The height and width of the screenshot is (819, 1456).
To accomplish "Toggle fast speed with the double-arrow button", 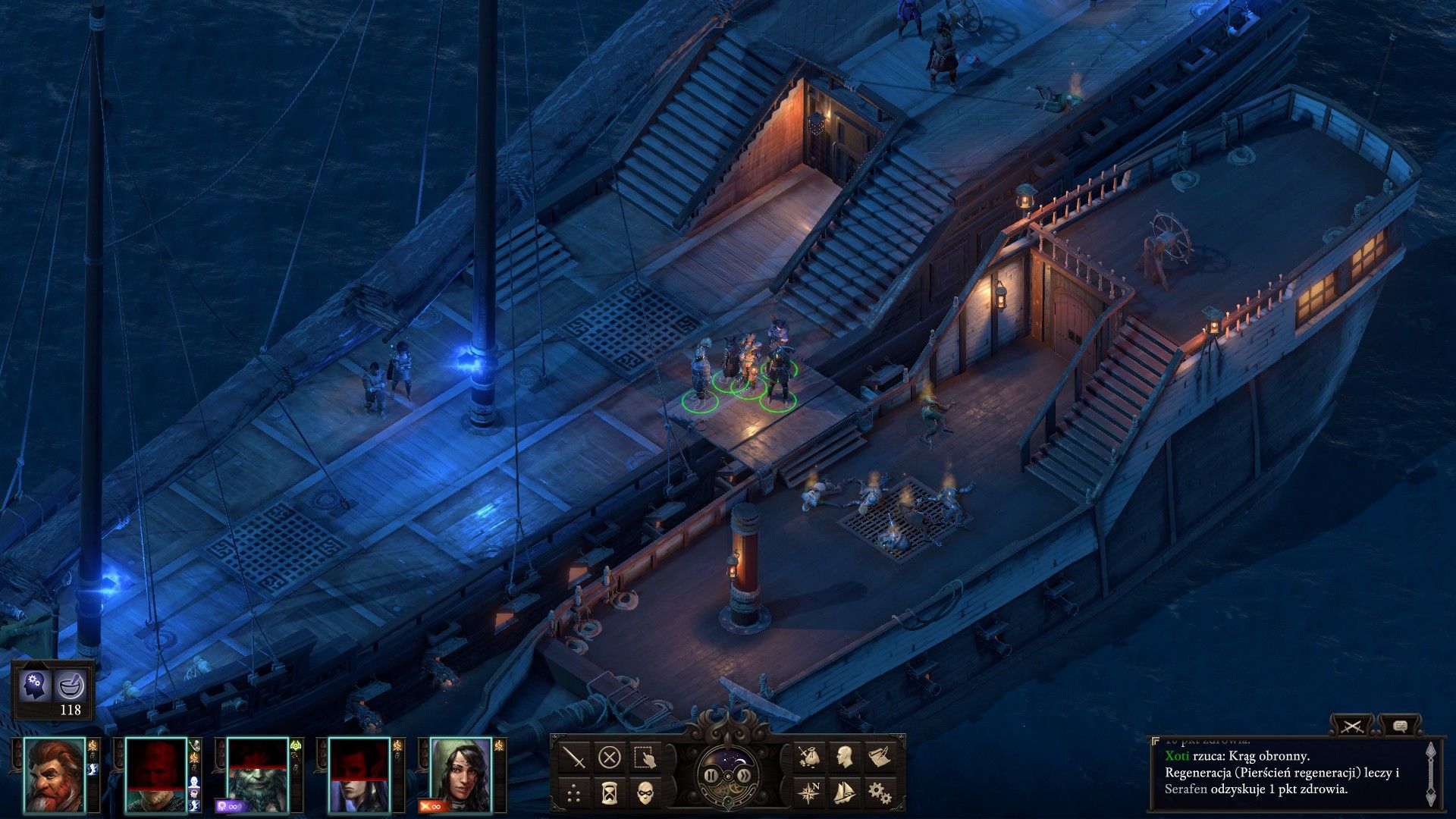I will point(745,775).
